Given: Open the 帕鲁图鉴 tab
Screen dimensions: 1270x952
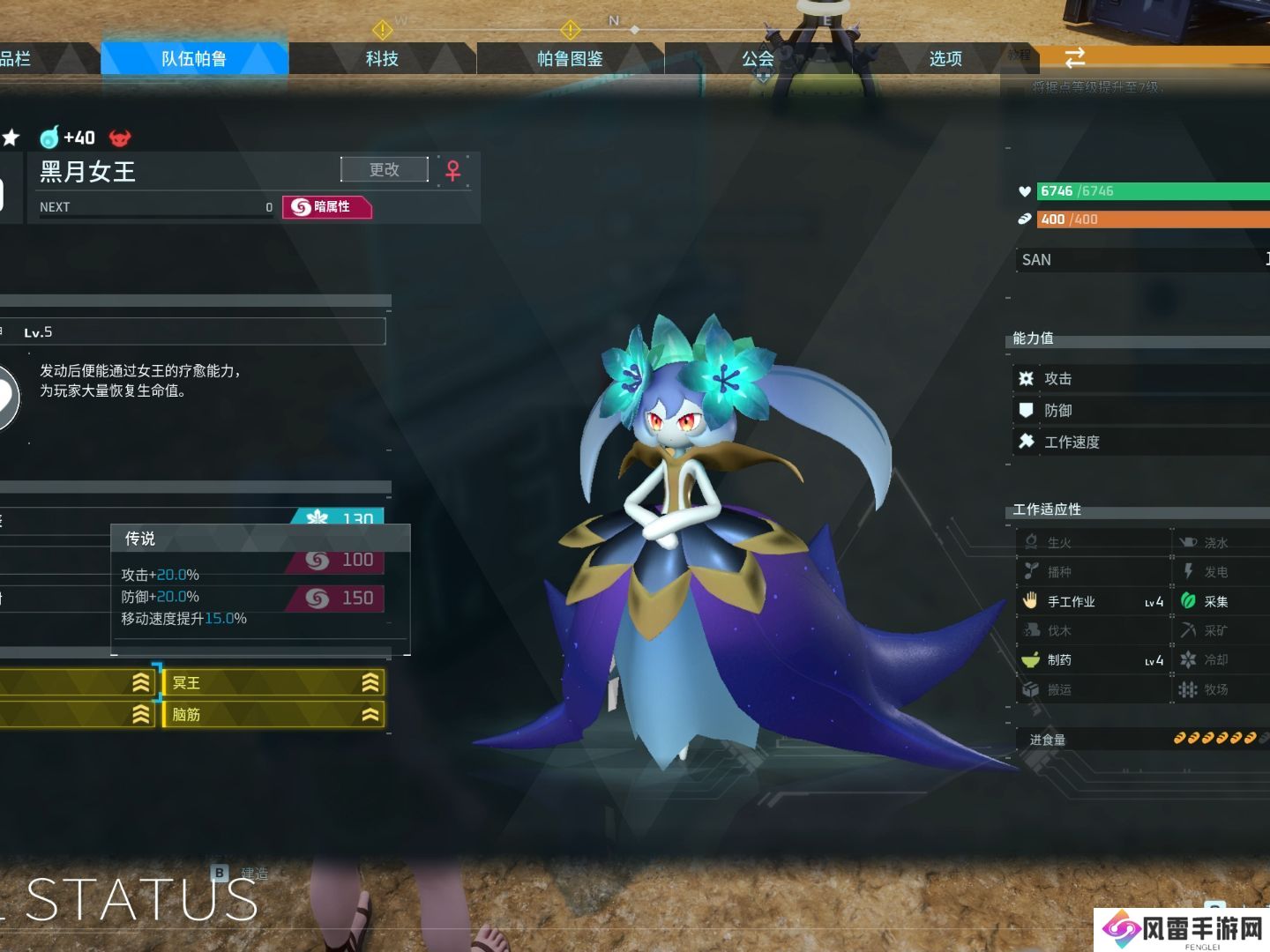Looking at the screenshot, I should click(x=570, y=59).
